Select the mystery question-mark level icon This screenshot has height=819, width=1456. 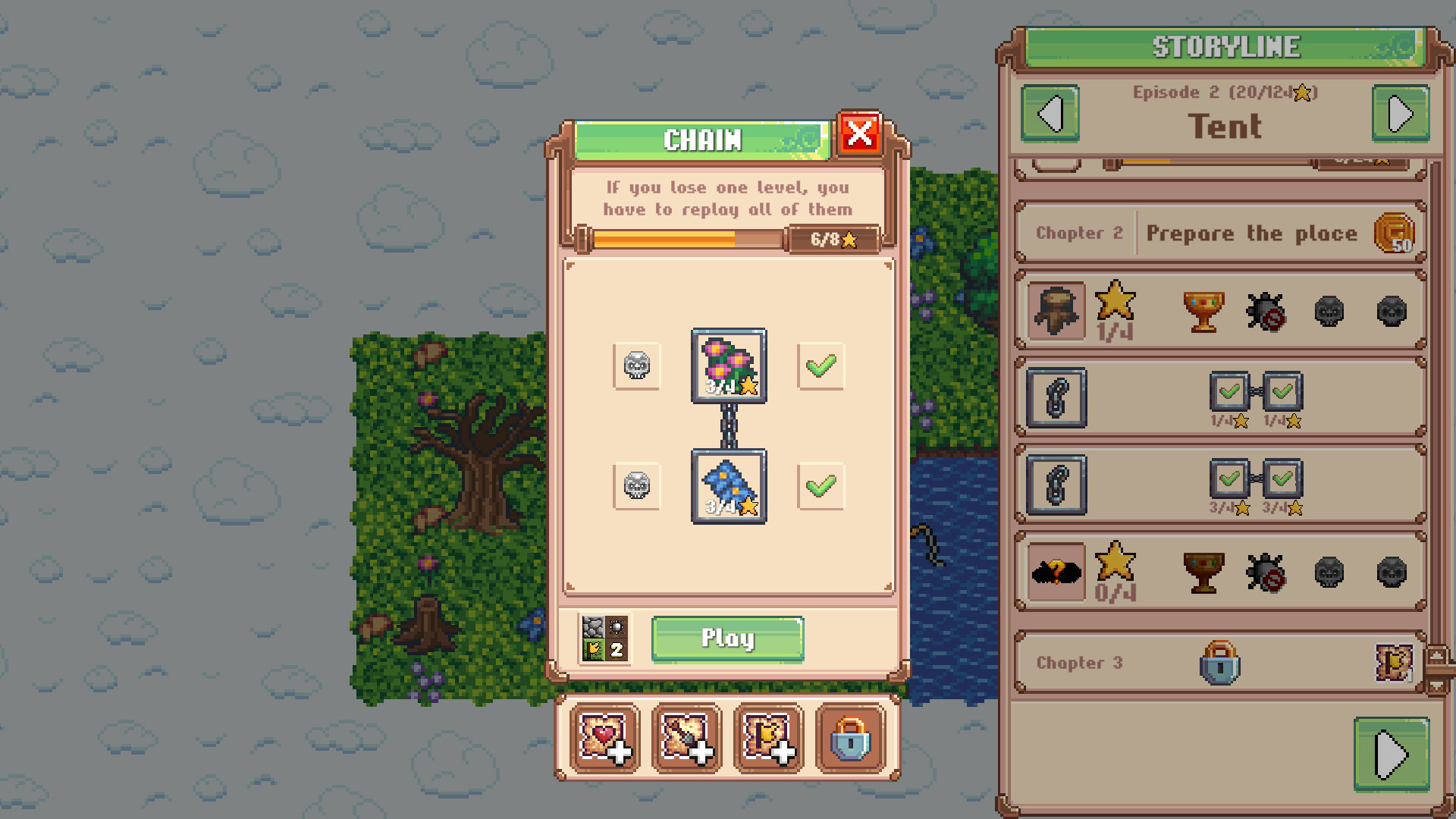1056,572
